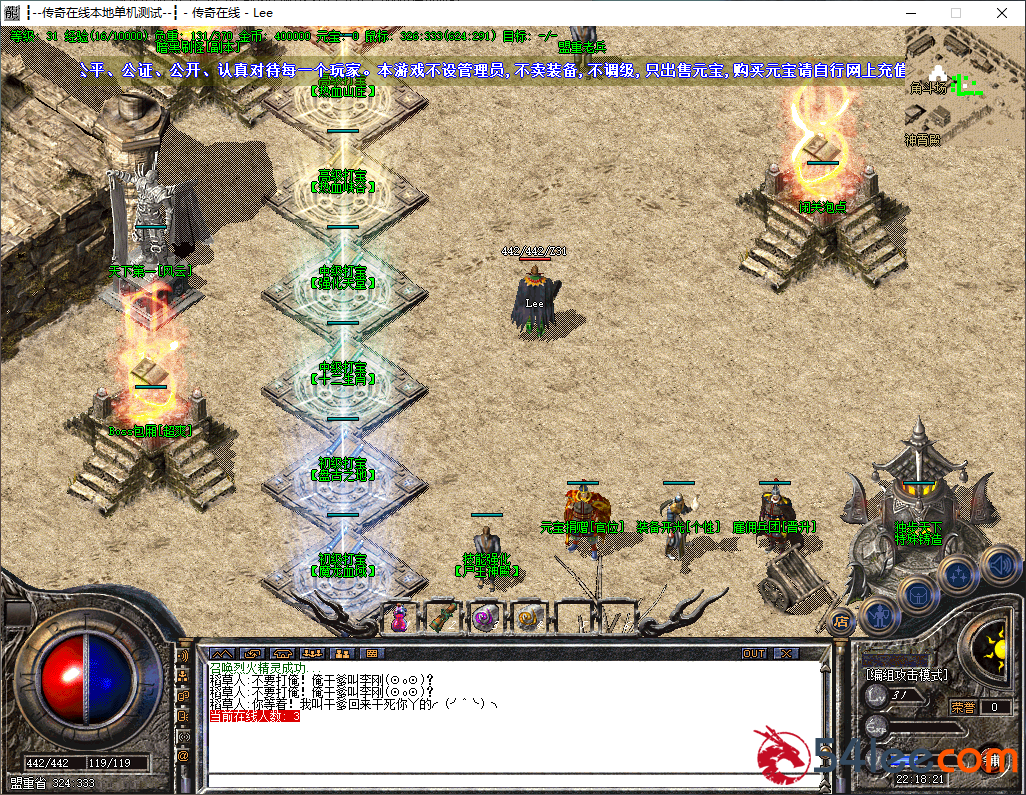Image resolution: width=1026 pixels, height=795 pixels.
Task: Open the sparkle skills round button
Action: tap(958, 575)
